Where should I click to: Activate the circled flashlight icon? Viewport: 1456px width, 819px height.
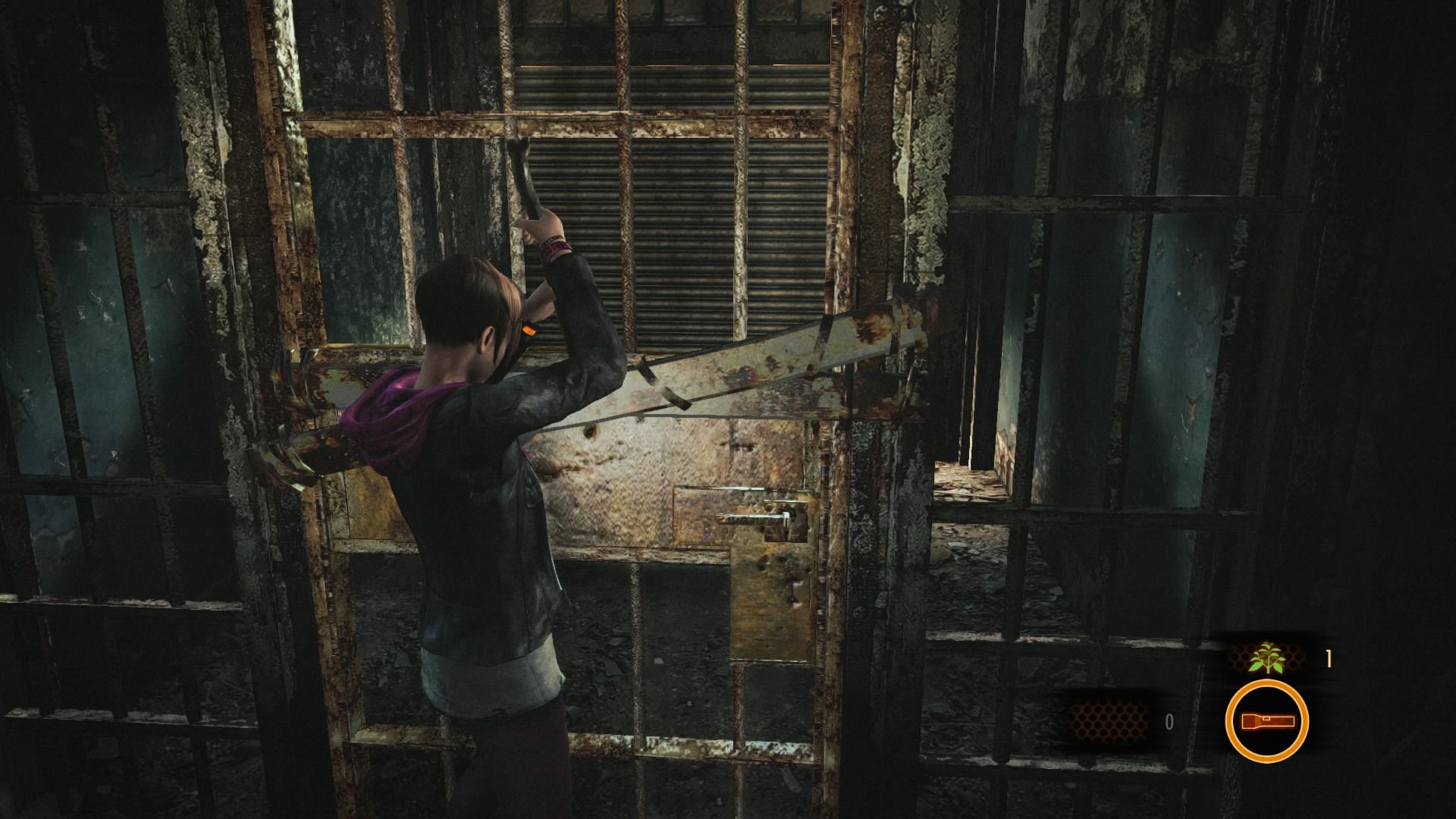(1266, 721)
